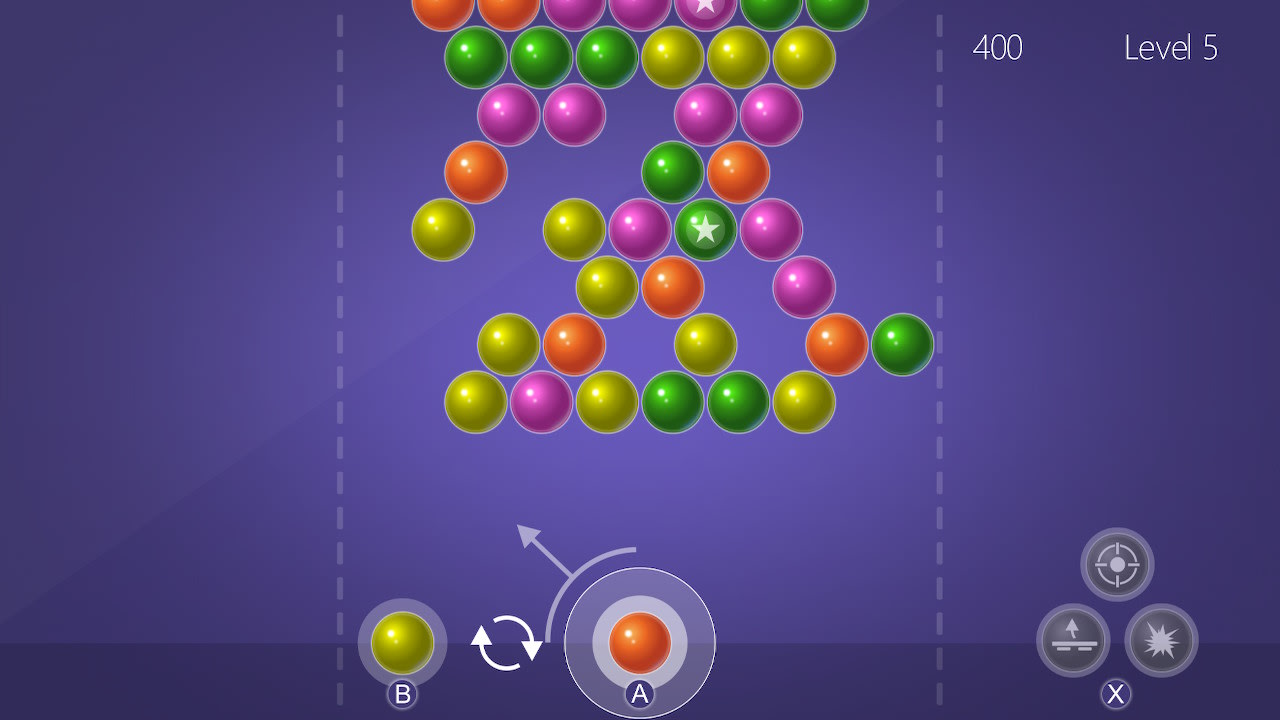Select the aim guide power-up icon
The height and width of the screenshot is (720, 1280).
[1117, 563]
